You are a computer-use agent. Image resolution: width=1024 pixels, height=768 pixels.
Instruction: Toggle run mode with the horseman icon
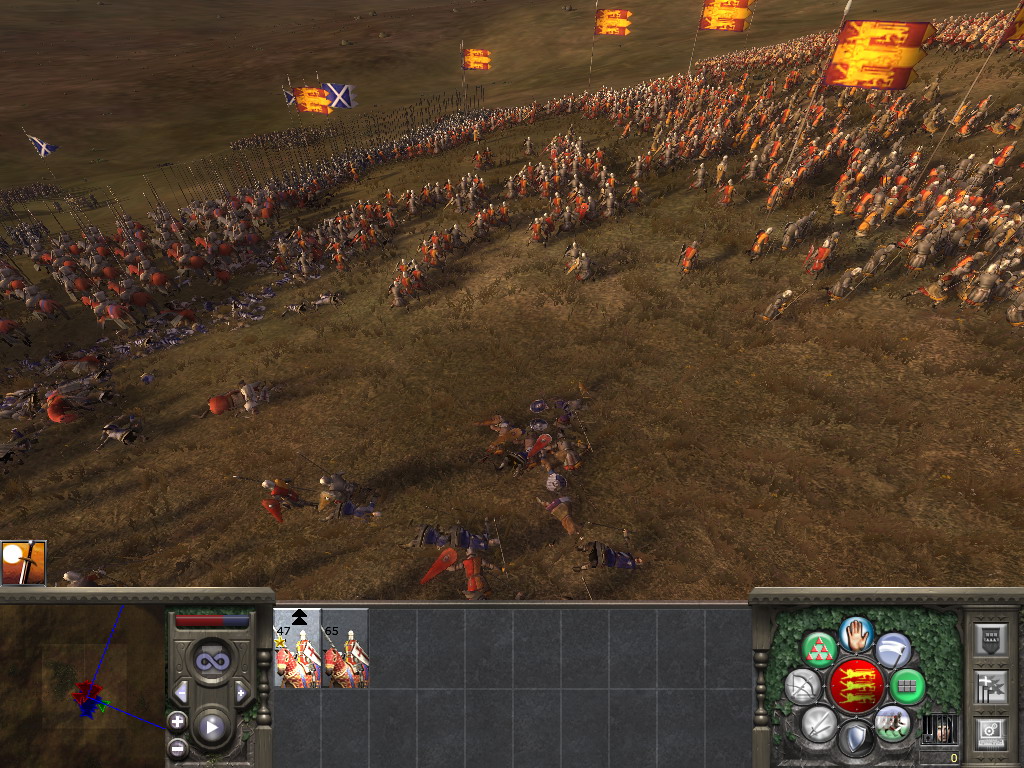[x=892, y=723]
